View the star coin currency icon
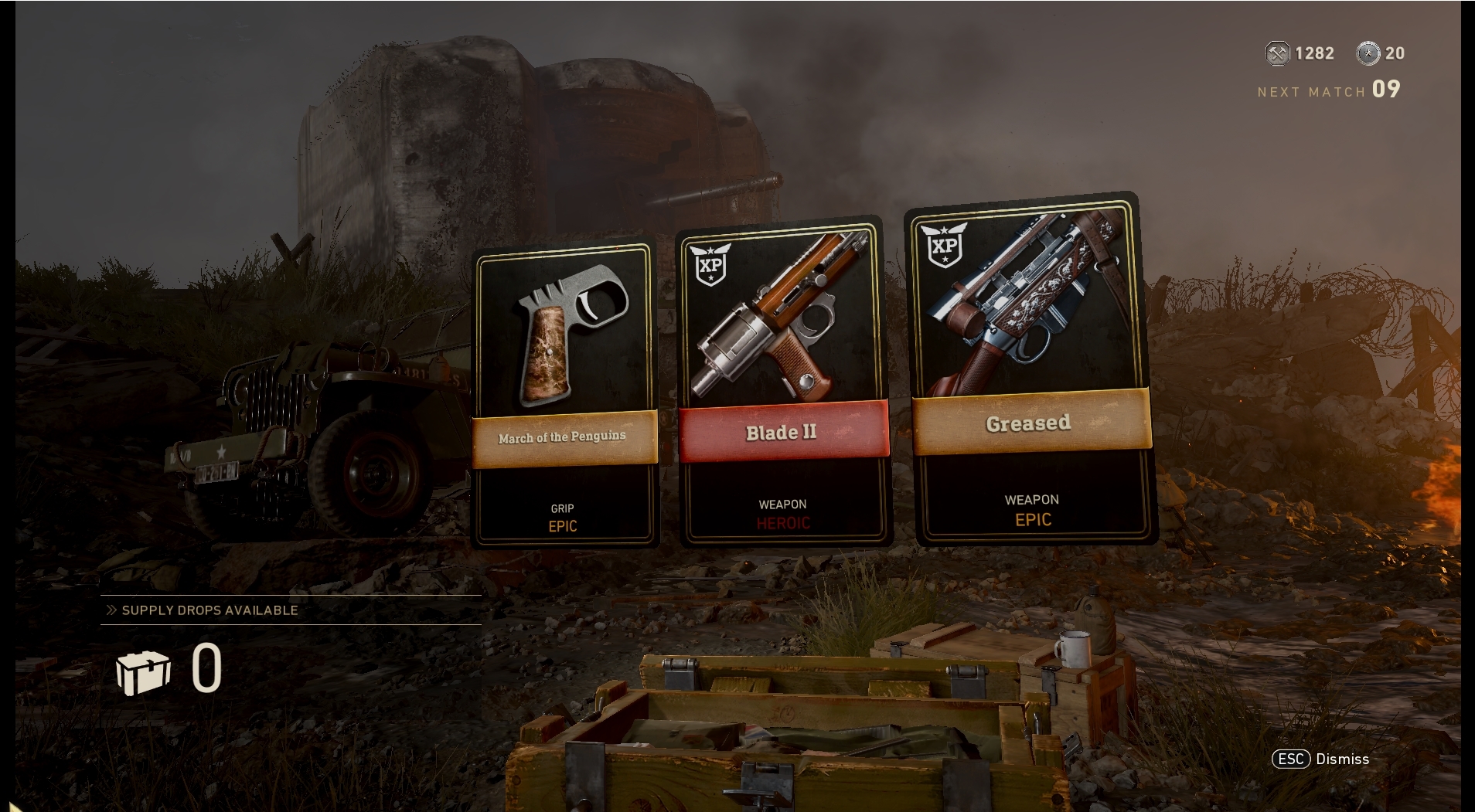 [x=1368, y=53]
